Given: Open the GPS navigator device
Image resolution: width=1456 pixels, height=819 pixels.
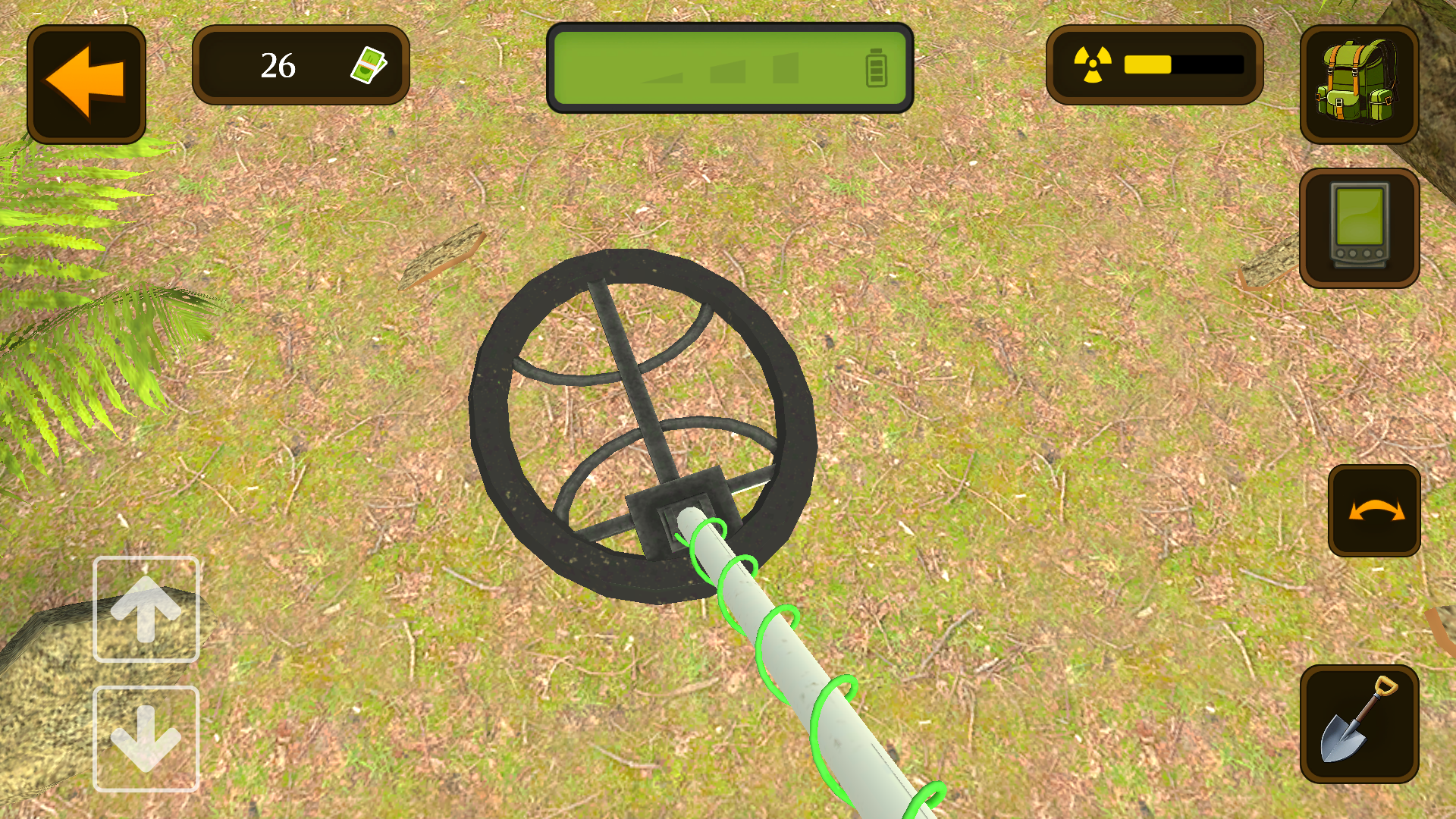Looking at the screenshot, I should click(x=1360, y=226).
